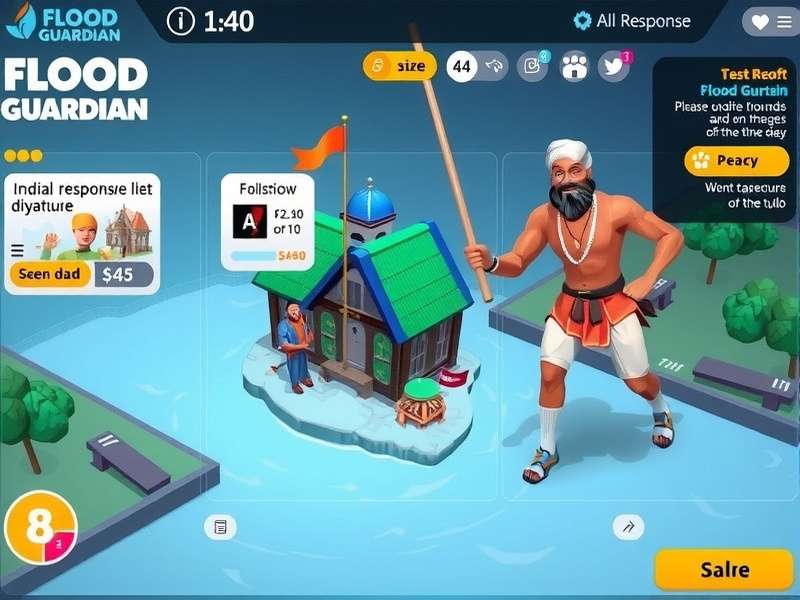Click the Flood Guardian logo

(62, 21)
